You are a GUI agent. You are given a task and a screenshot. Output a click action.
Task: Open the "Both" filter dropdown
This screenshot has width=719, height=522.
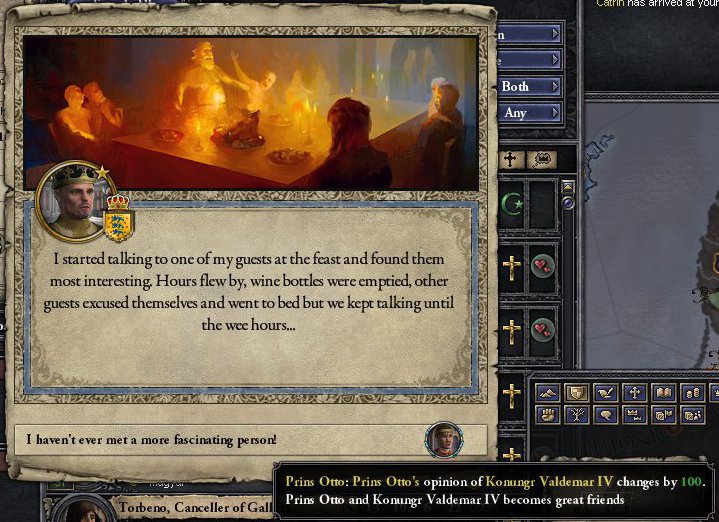(530, 87)
